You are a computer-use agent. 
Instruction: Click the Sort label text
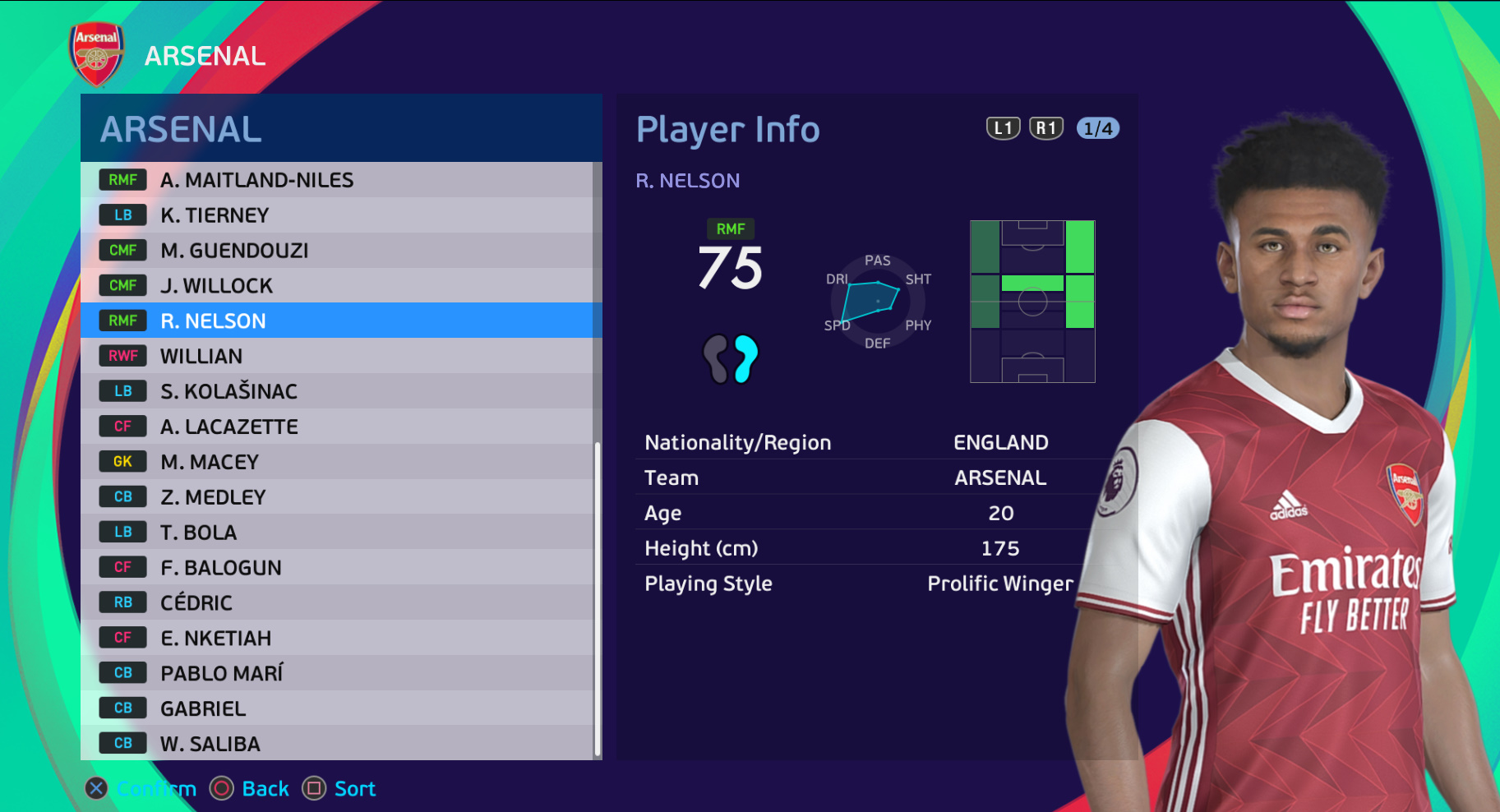[x=355, y=789]
